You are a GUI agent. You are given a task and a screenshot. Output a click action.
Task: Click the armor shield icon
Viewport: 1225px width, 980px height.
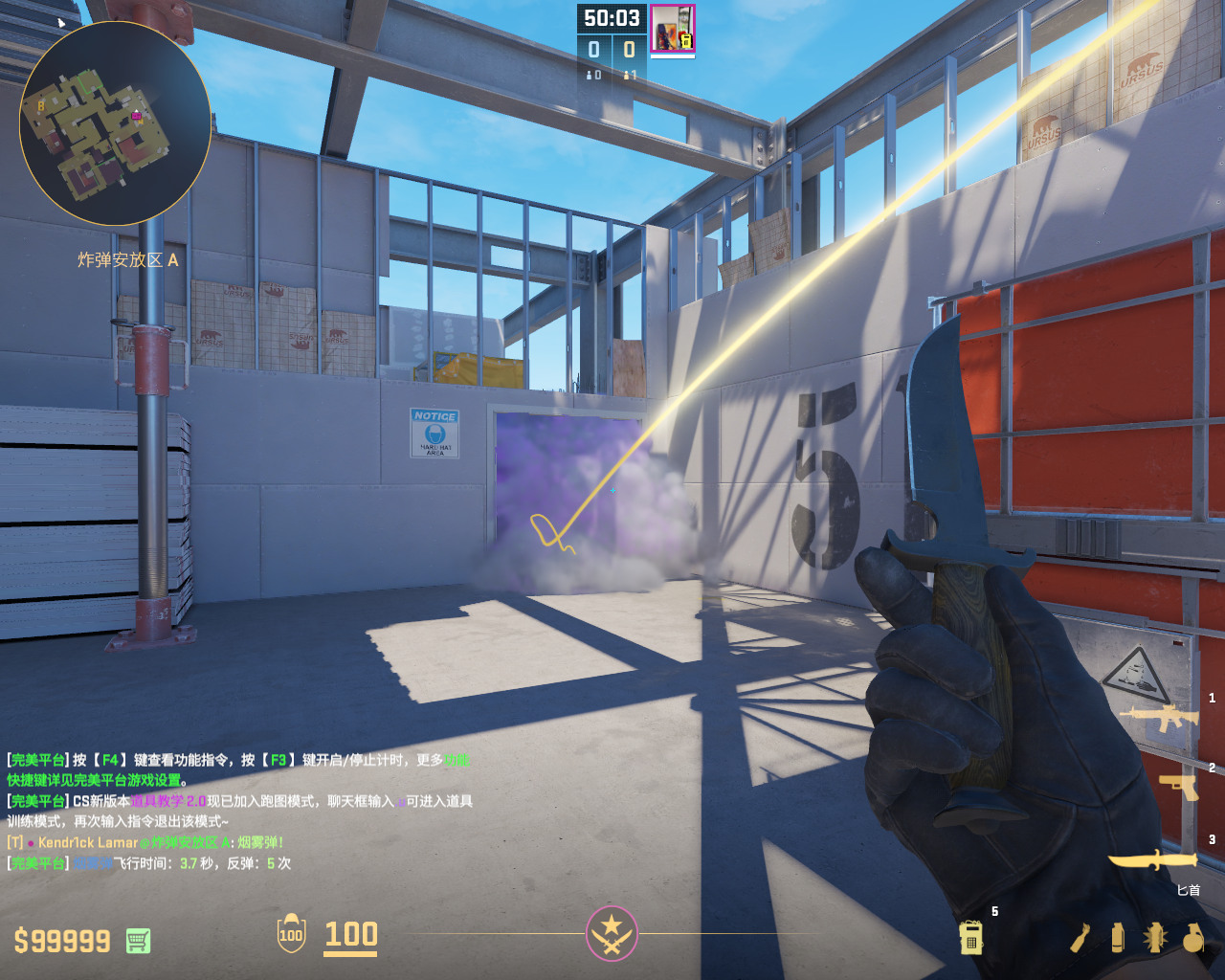pyautogui.click(x=291, y=934)
